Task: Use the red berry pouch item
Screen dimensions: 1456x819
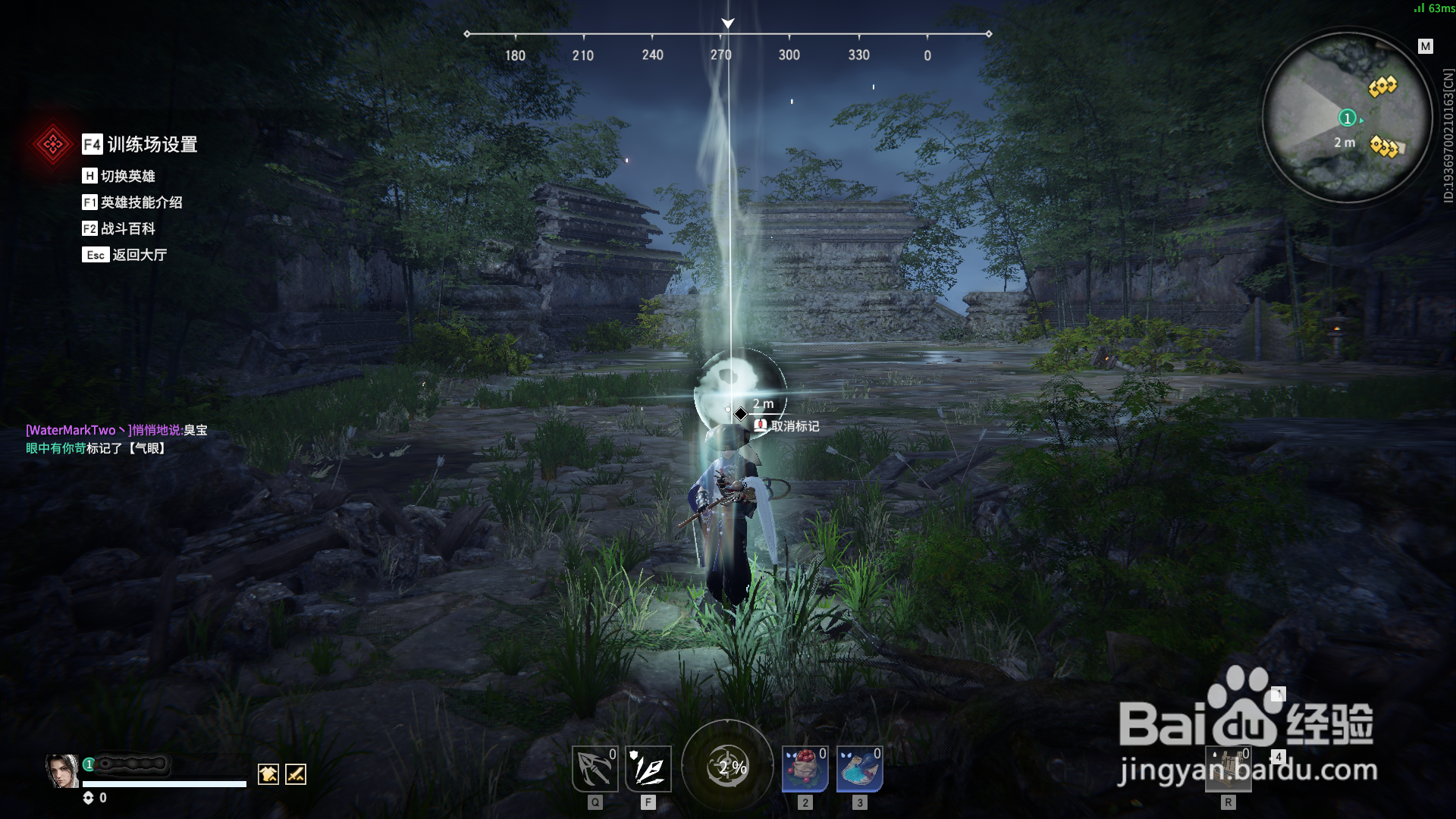Action: (x=805, y=769)
